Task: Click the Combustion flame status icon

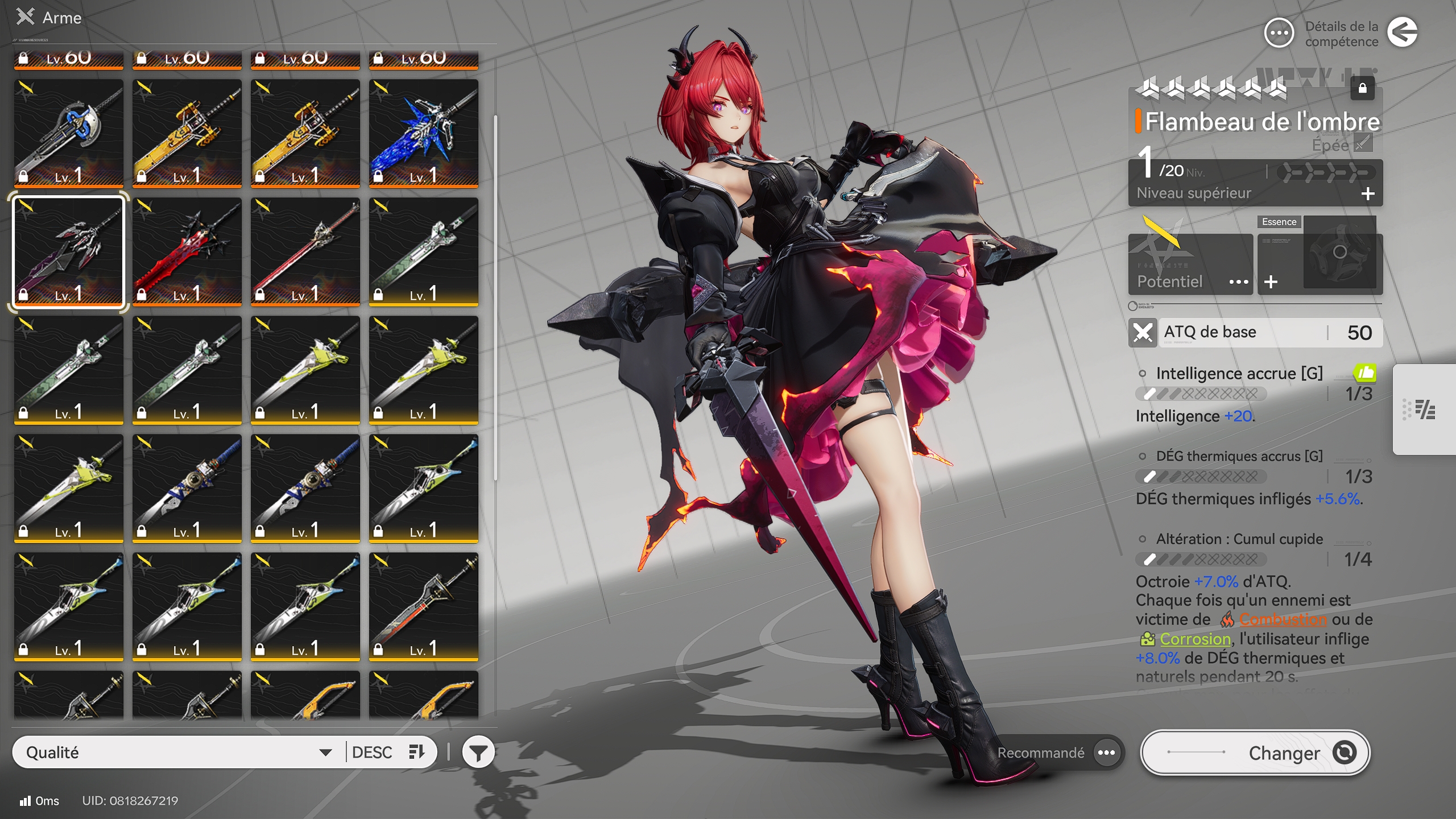Action: [x=1228, y=619]
